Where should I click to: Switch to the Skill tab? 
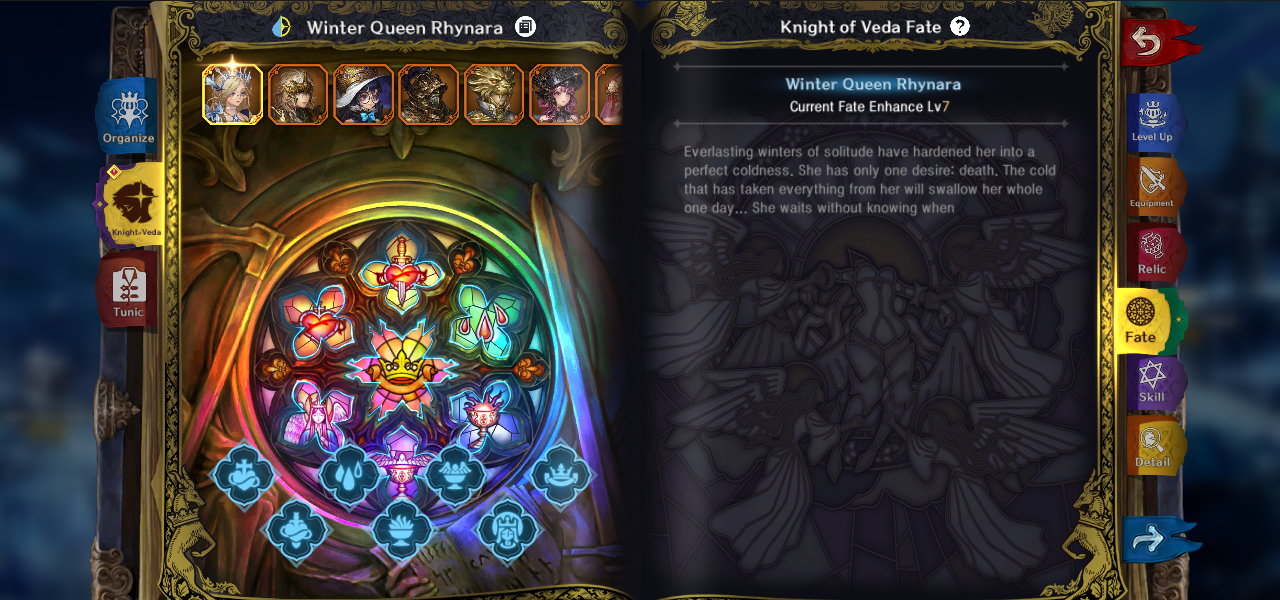(1152, 383)
